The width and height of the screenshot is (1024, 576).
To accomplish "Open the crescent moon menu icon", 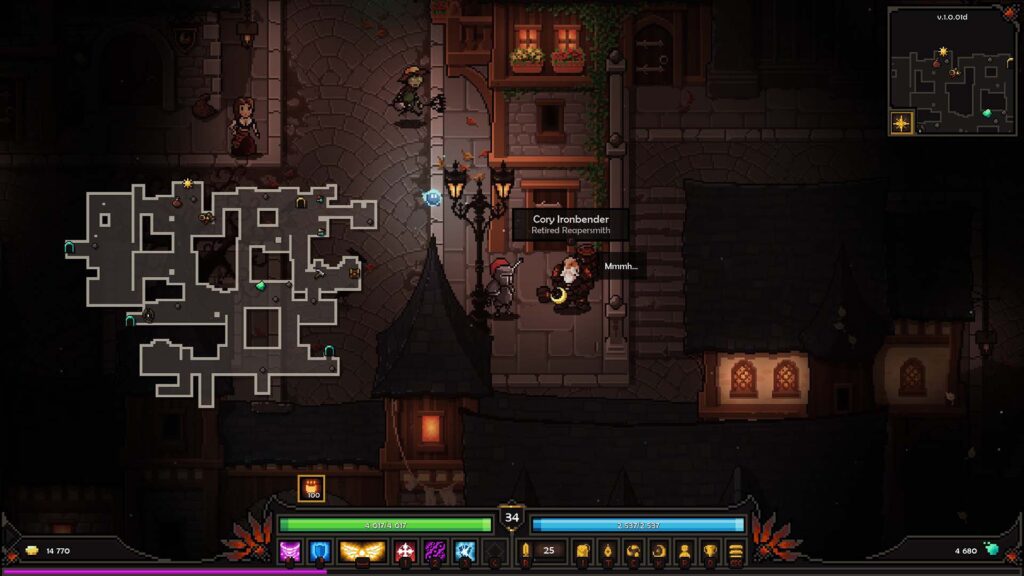I will click(659, 550).
